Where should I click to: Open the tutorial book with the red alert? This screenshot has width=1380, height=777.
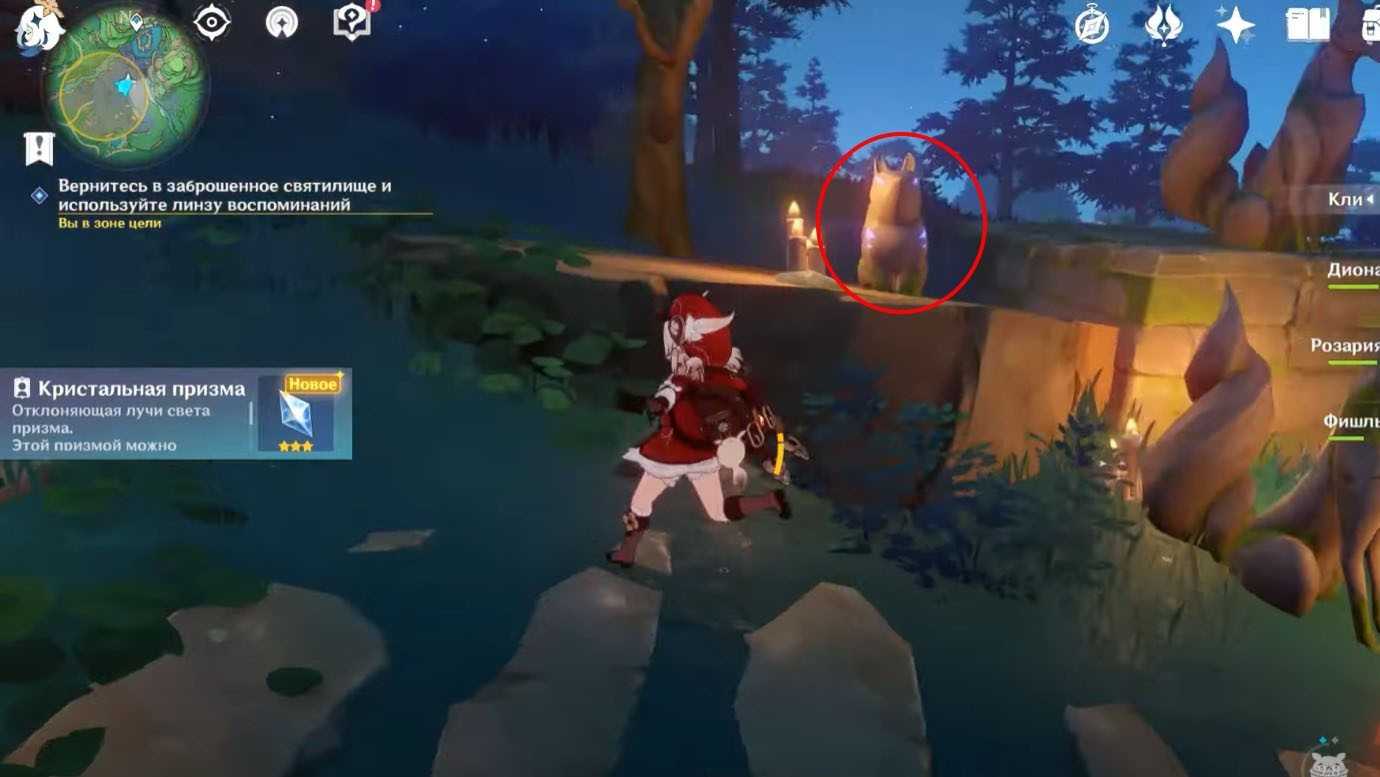(x=352, y=22)
